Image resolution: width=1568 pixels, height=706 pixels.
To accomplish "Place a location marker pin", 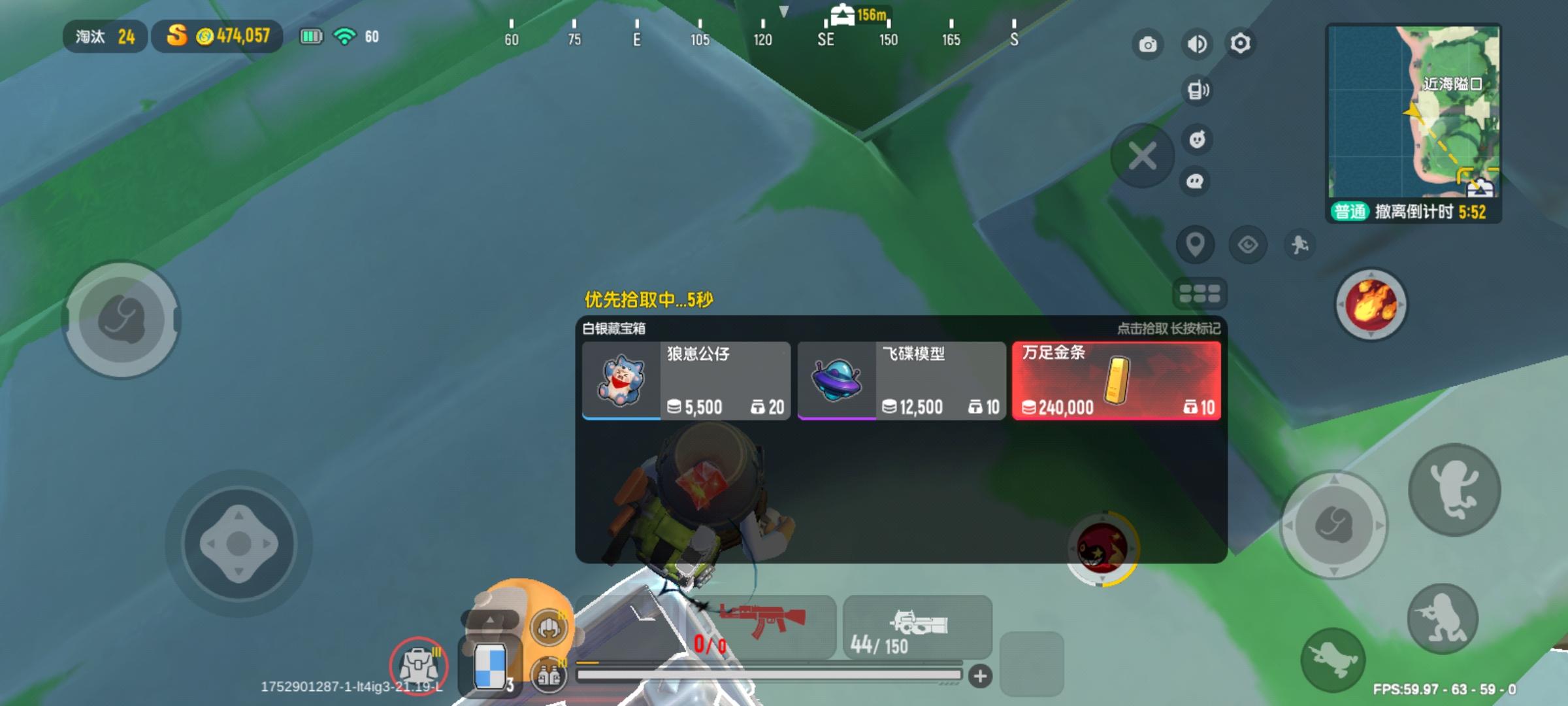I will pos(1196,244).
